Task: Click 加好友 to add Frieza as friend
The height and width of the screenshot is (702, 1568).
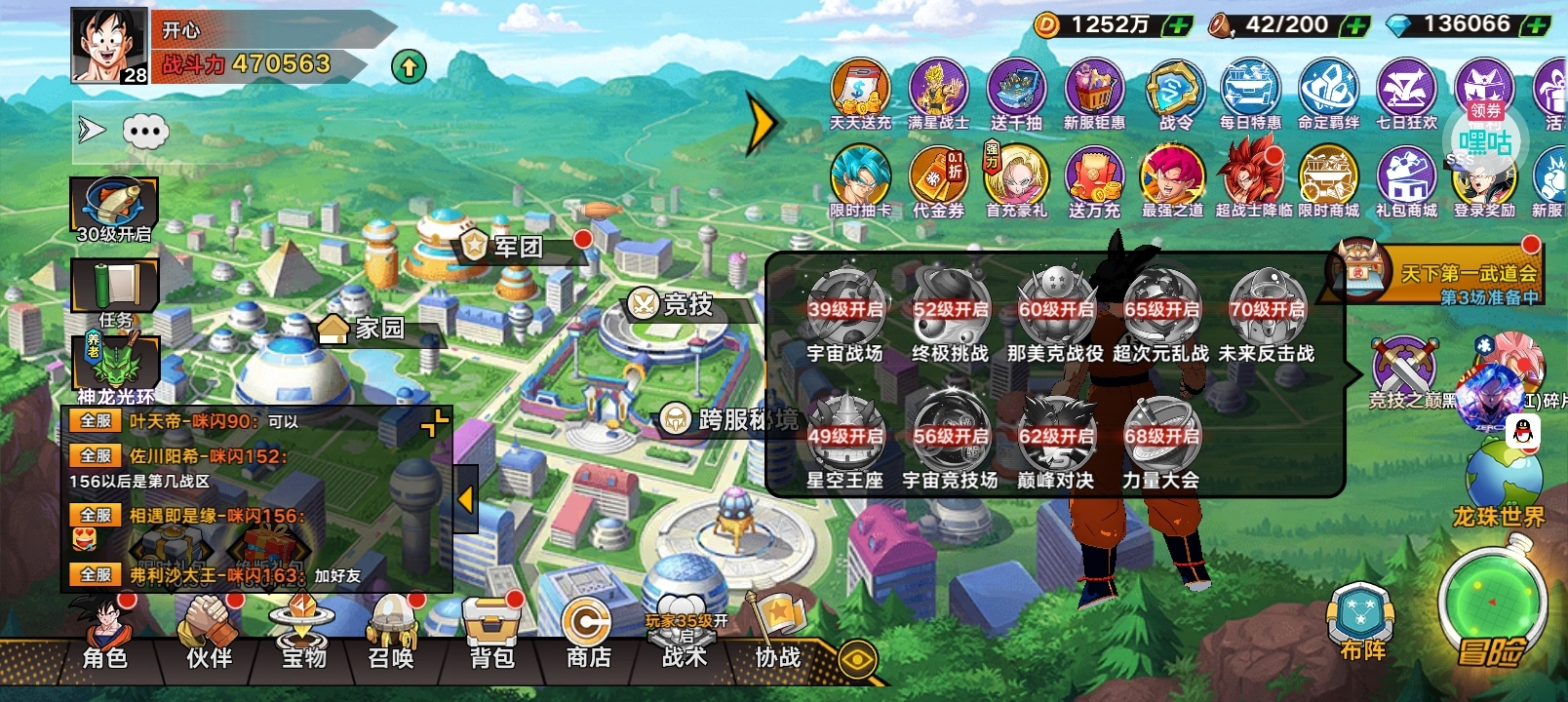Action: coord(336,576)
